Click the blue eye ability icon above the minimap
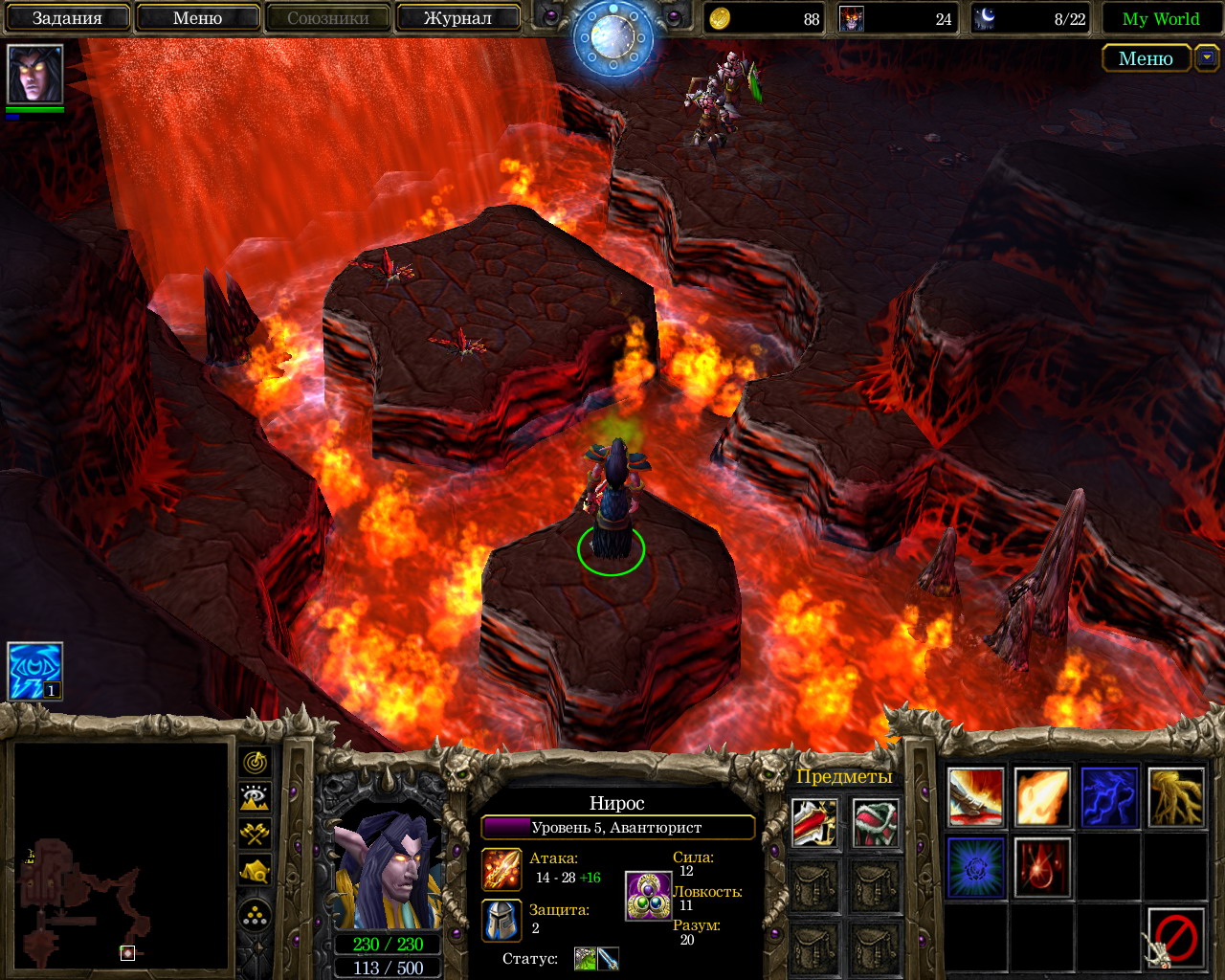 coord(35,671)
